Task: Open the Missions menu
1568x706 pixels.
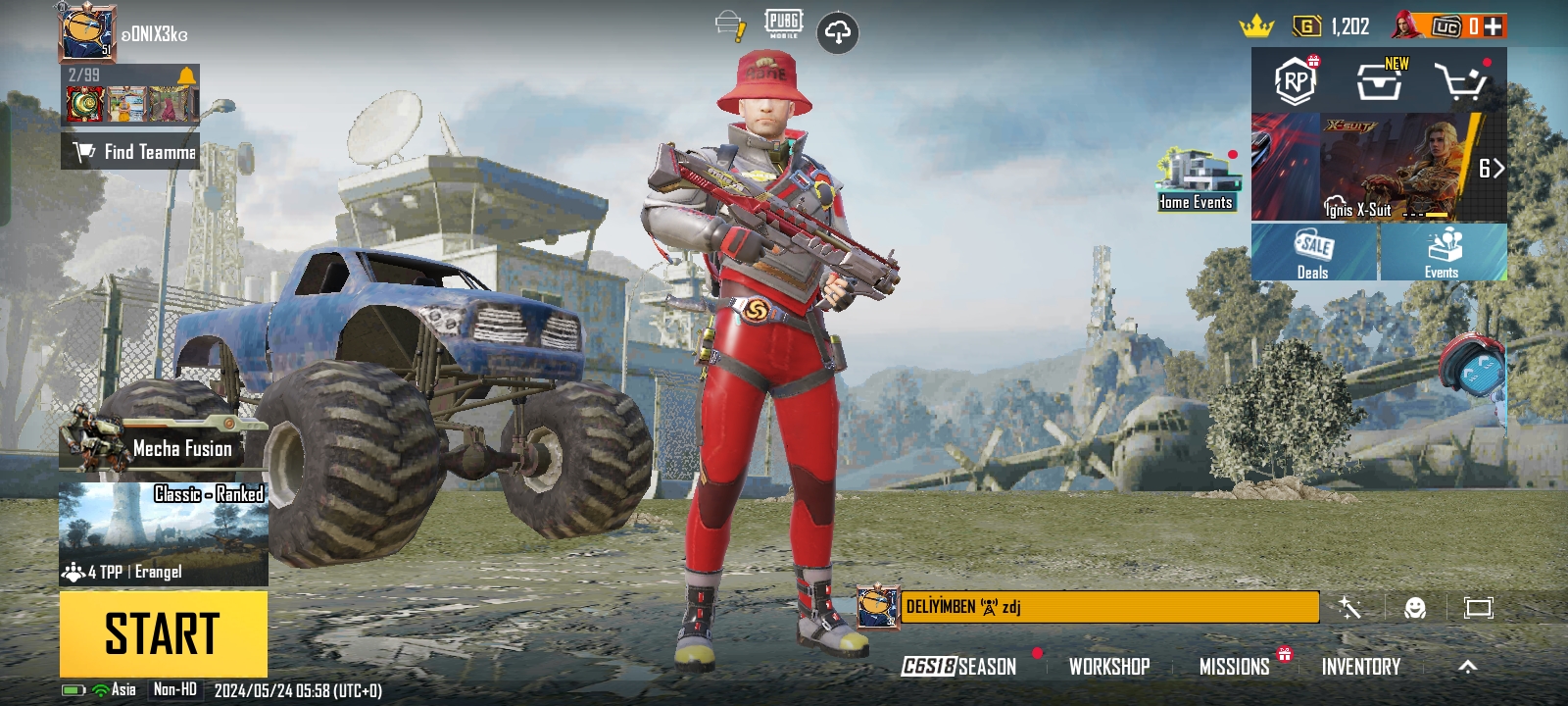Action: click(1234, 667)
